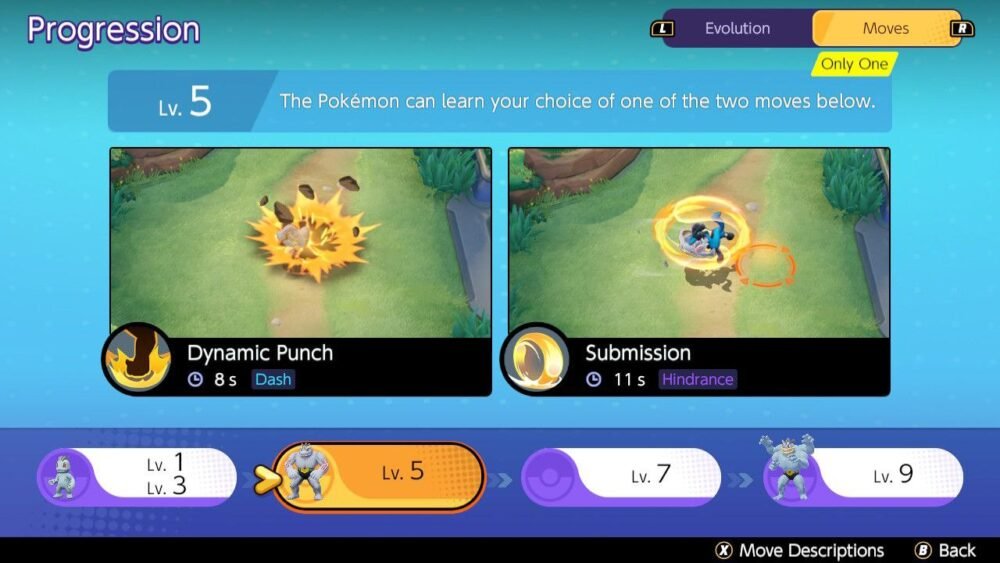Open the Lv. 9 Machamp stage
The height and width of the screenshot is (563, 1000).
(x=862, y=474)
